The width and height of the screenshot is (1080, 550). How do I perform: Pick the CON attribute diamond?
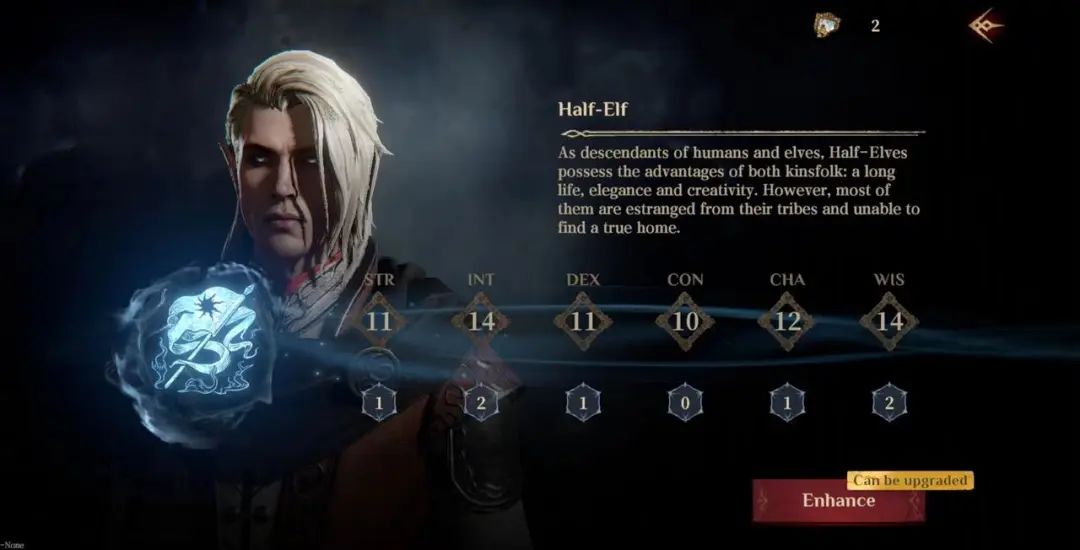coord(685,321)
